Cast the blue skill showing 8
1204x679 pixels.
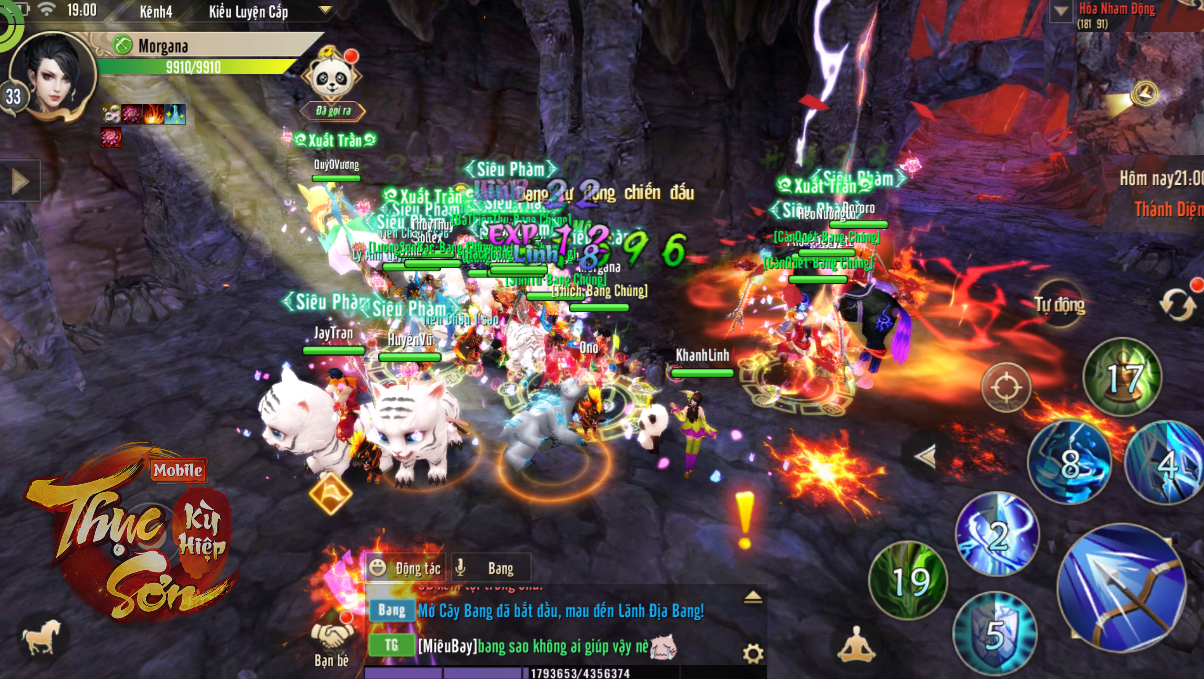click(x=1069, y=462)
